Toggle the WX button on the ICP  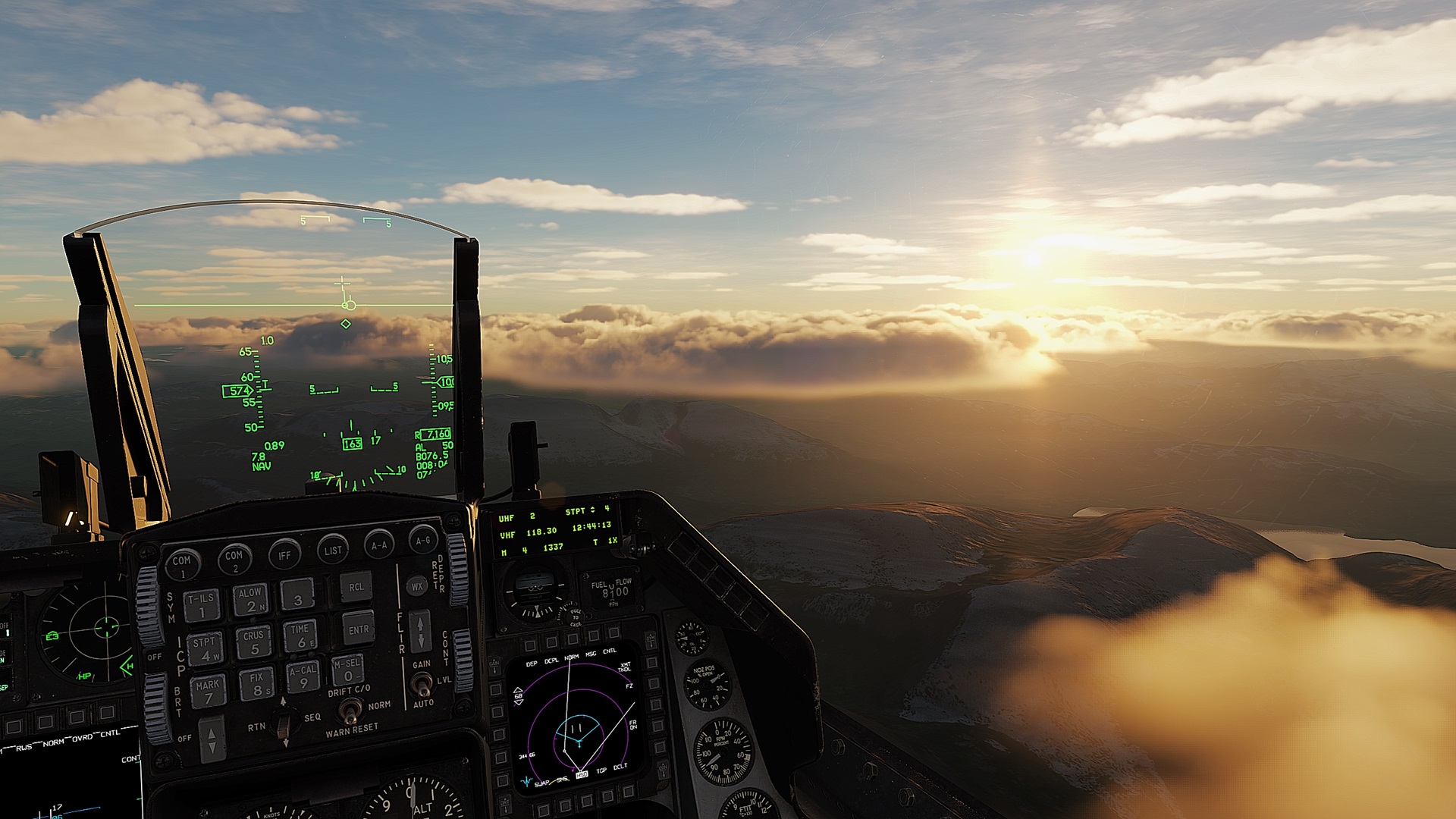click(416, 586)
